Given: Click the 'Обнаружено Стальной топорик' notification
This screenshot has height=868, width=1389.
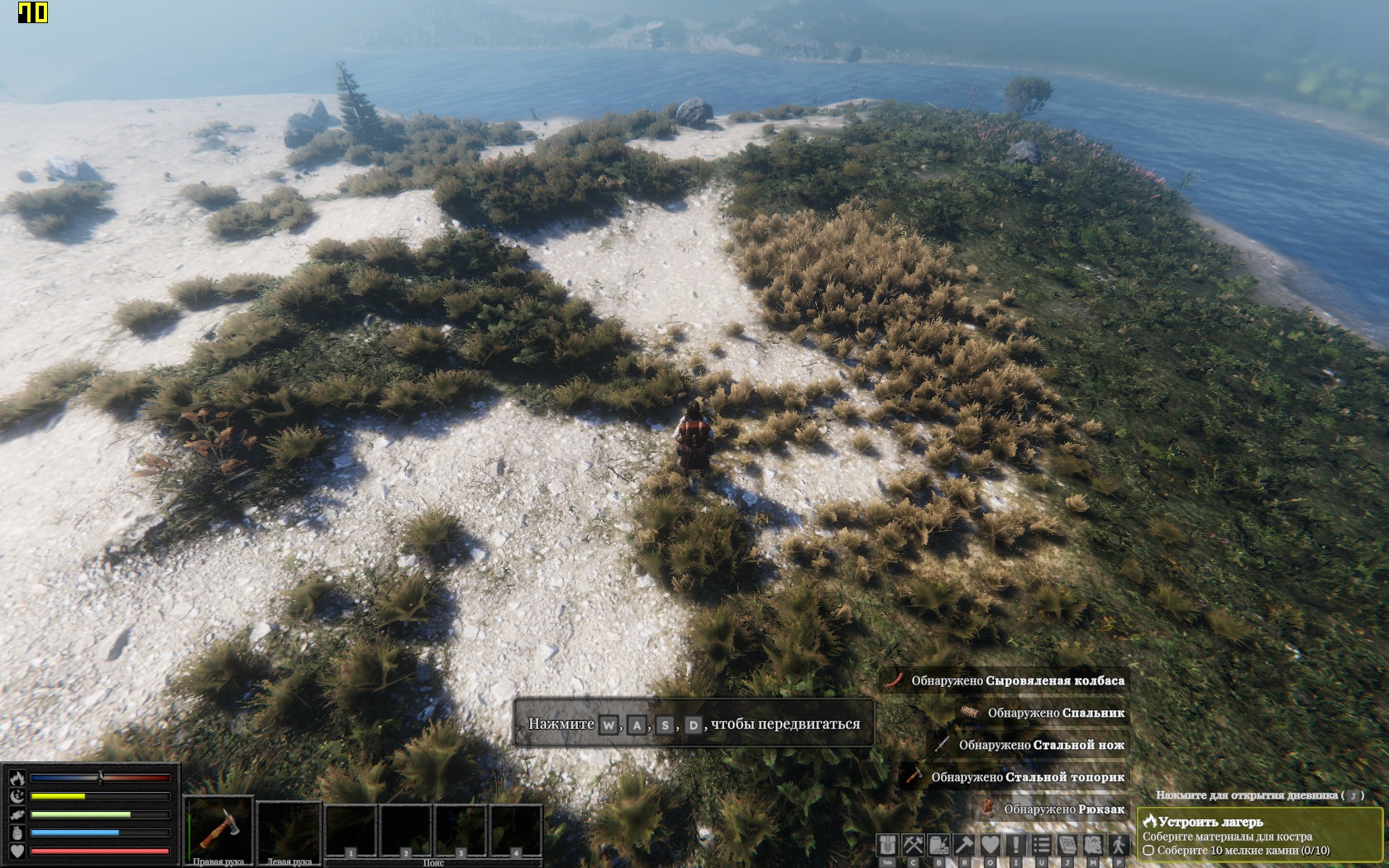Looking at the screenshot, I should [x=1027, y=777].
